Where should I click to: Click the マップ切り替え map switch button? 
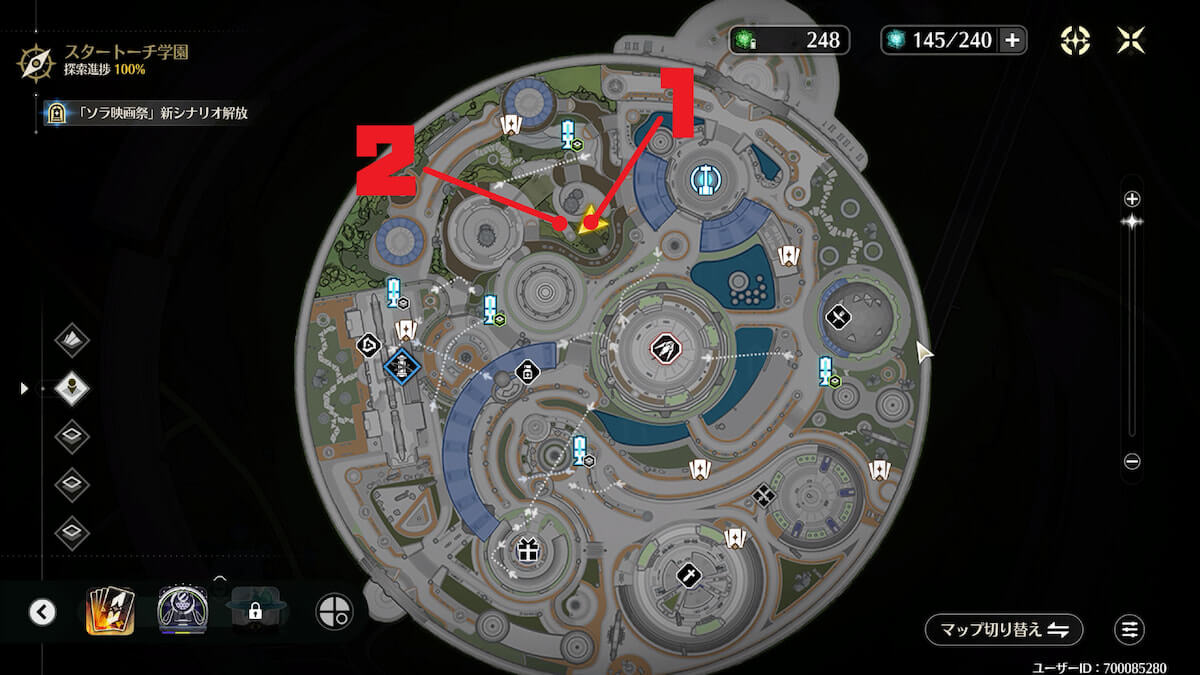click(x=1003, y=630)
